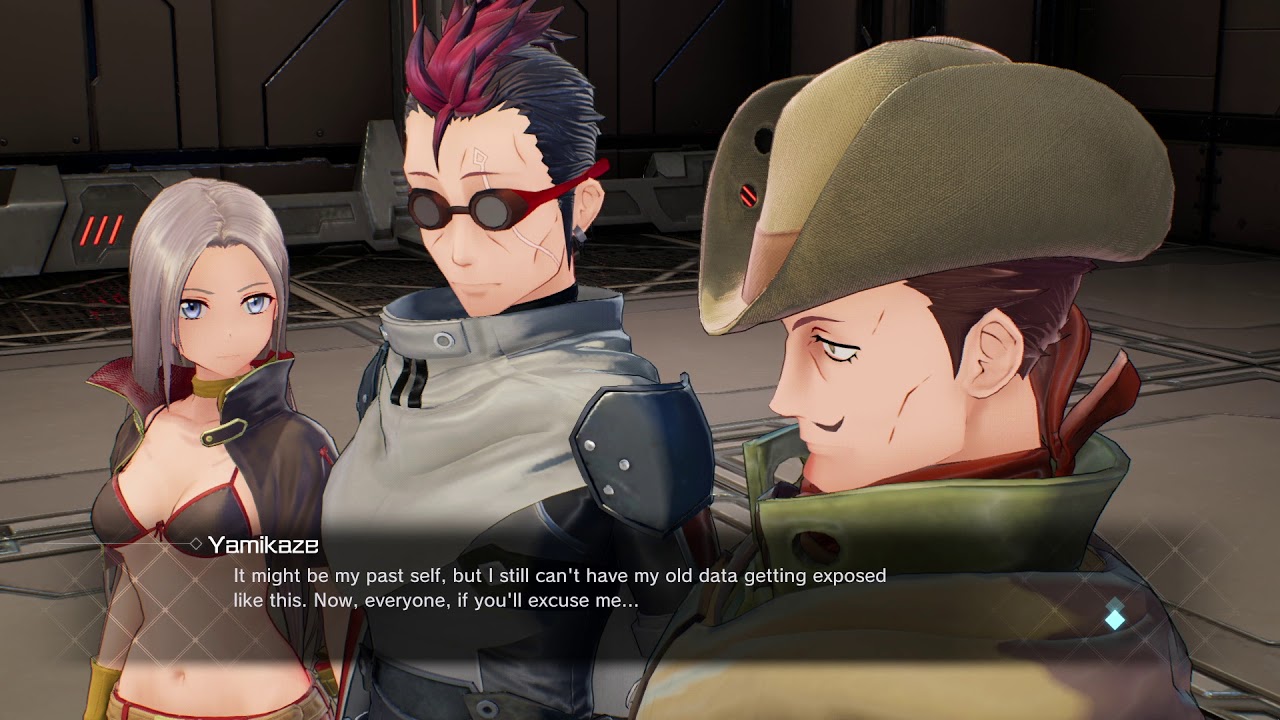This screenshot has width=1280, height=720.
Task: Click the dimmed dialogue overlay strip
Action: coord(640,590)
